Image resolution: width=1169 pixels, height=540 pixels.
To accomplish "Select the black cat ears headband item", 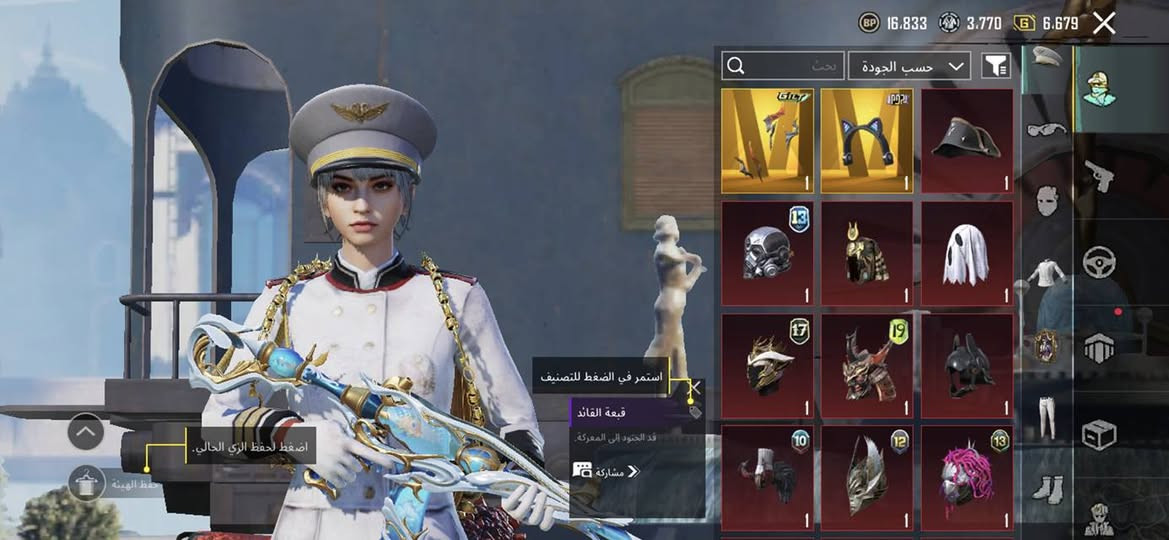I will [x=867, y=140].
